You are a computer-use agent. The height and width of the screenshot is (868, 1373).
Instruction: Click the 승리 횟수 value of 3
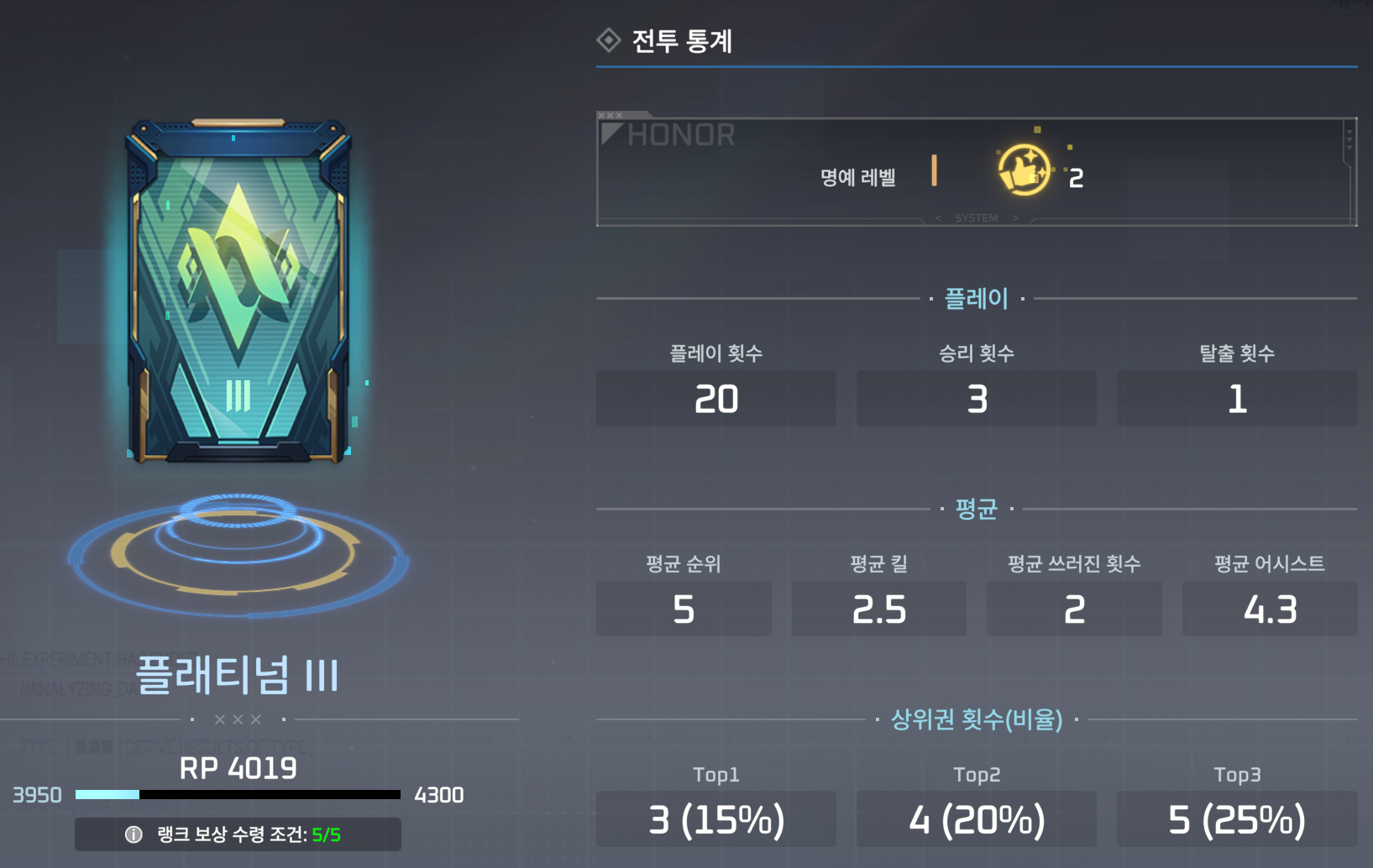976,399
